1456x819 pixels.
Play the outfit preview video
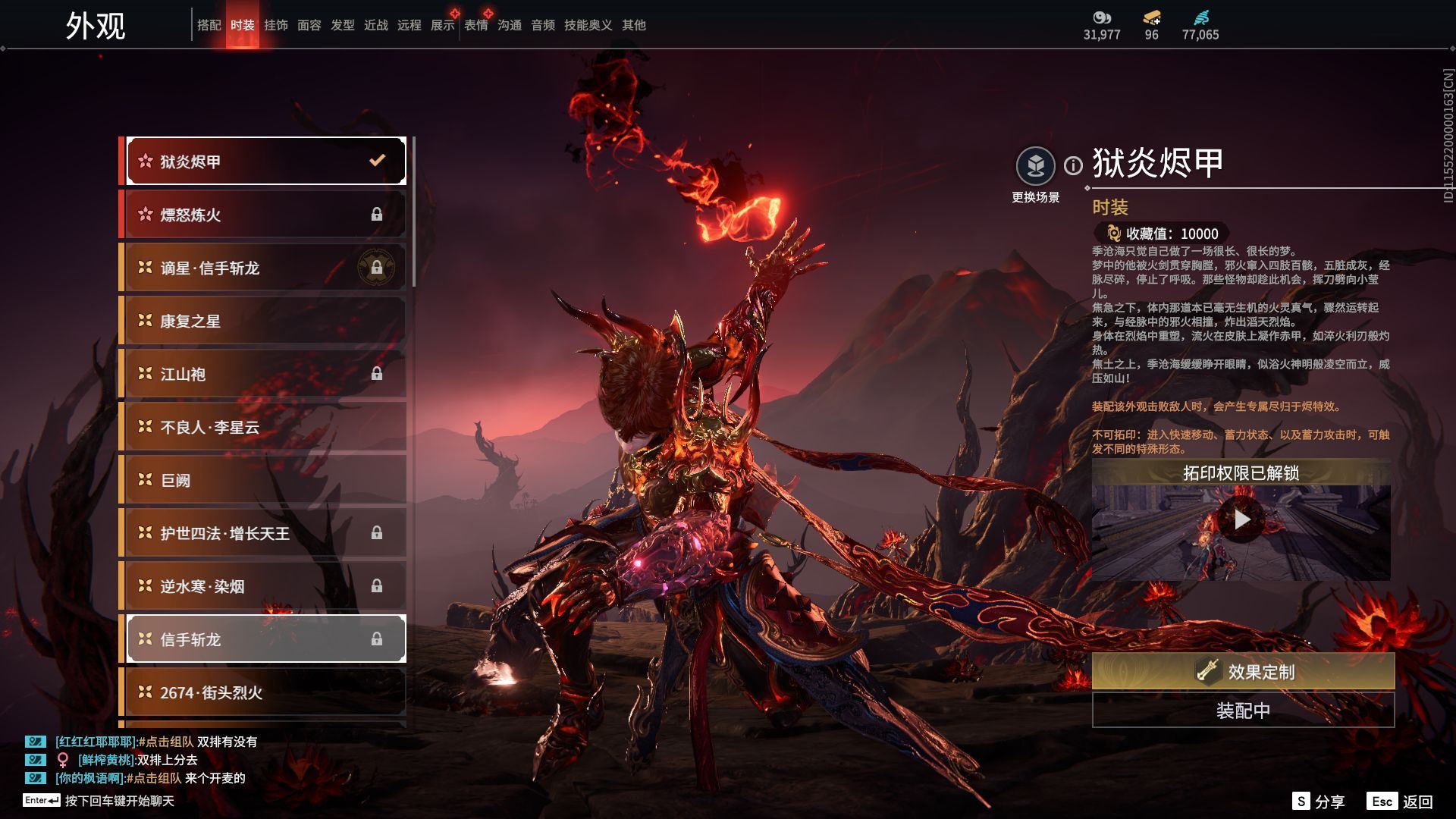click(1241, 519)
